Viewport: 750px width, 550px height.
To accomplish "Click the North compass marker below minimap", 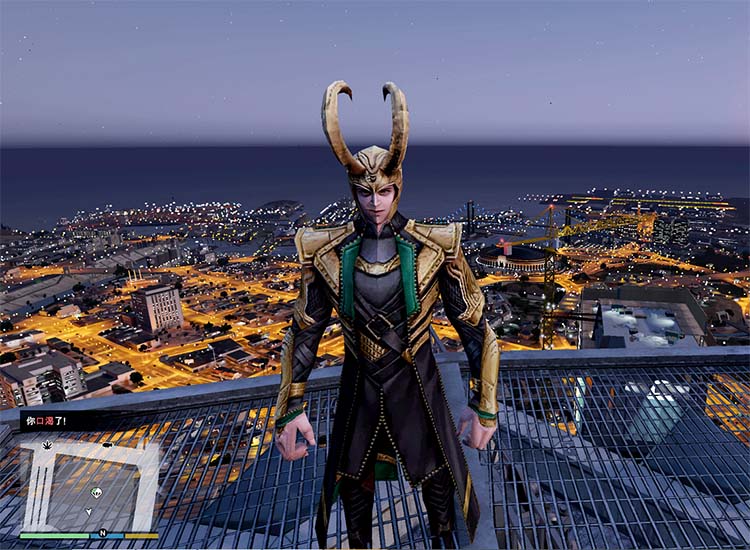I will 102,533.
